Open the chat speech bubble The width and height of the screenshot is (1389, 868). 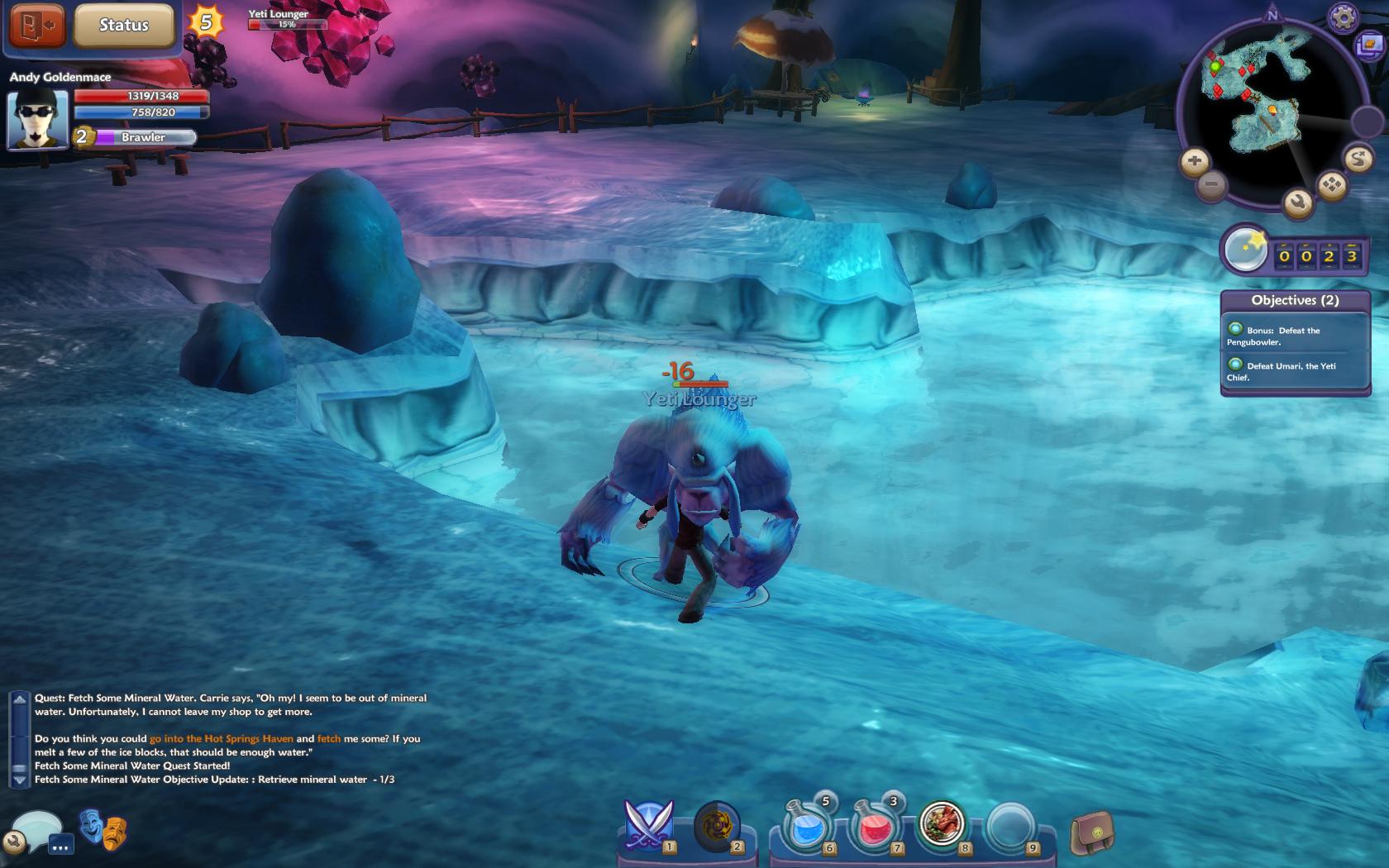point(37,828)
